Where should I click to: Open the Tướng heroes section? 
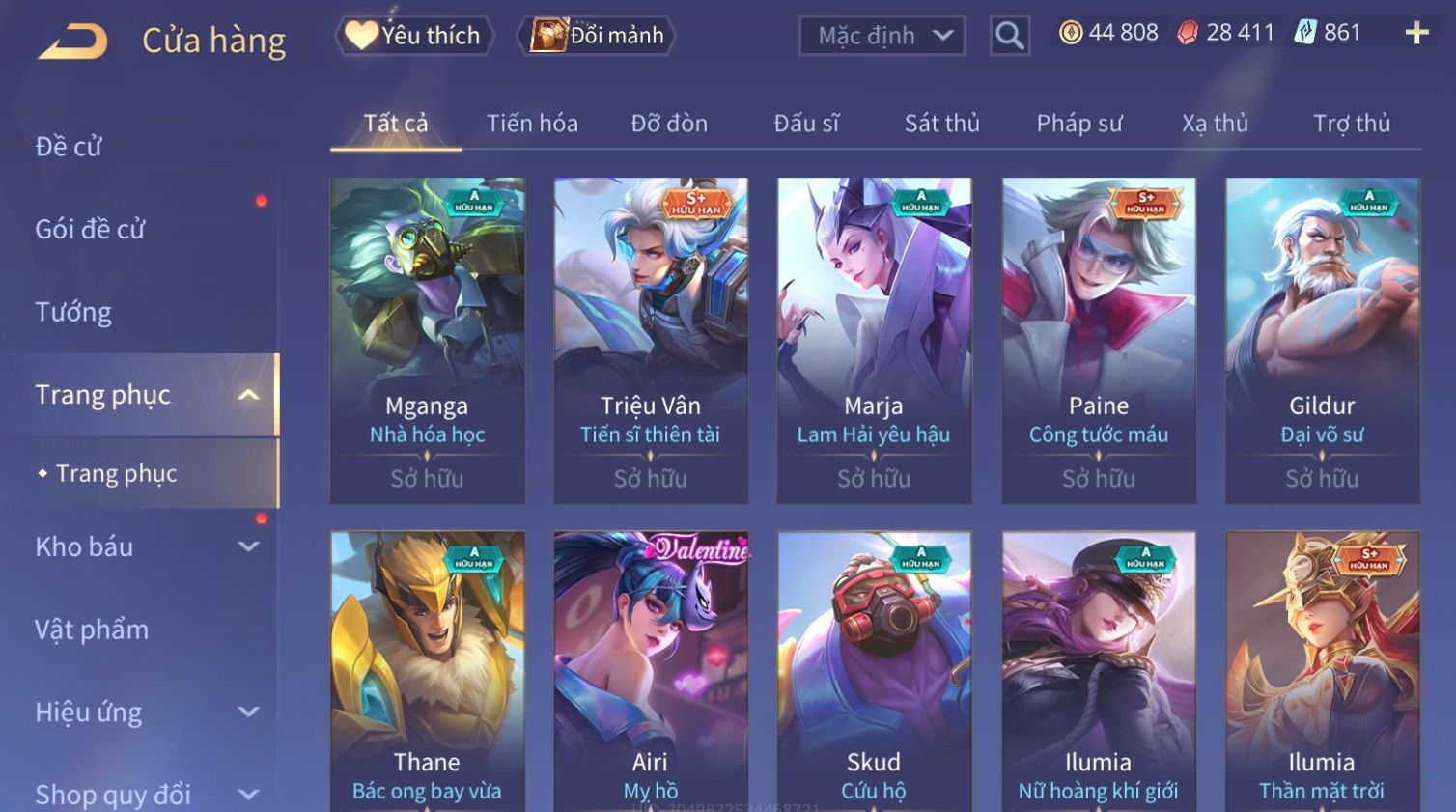click(x=73, y=312)
